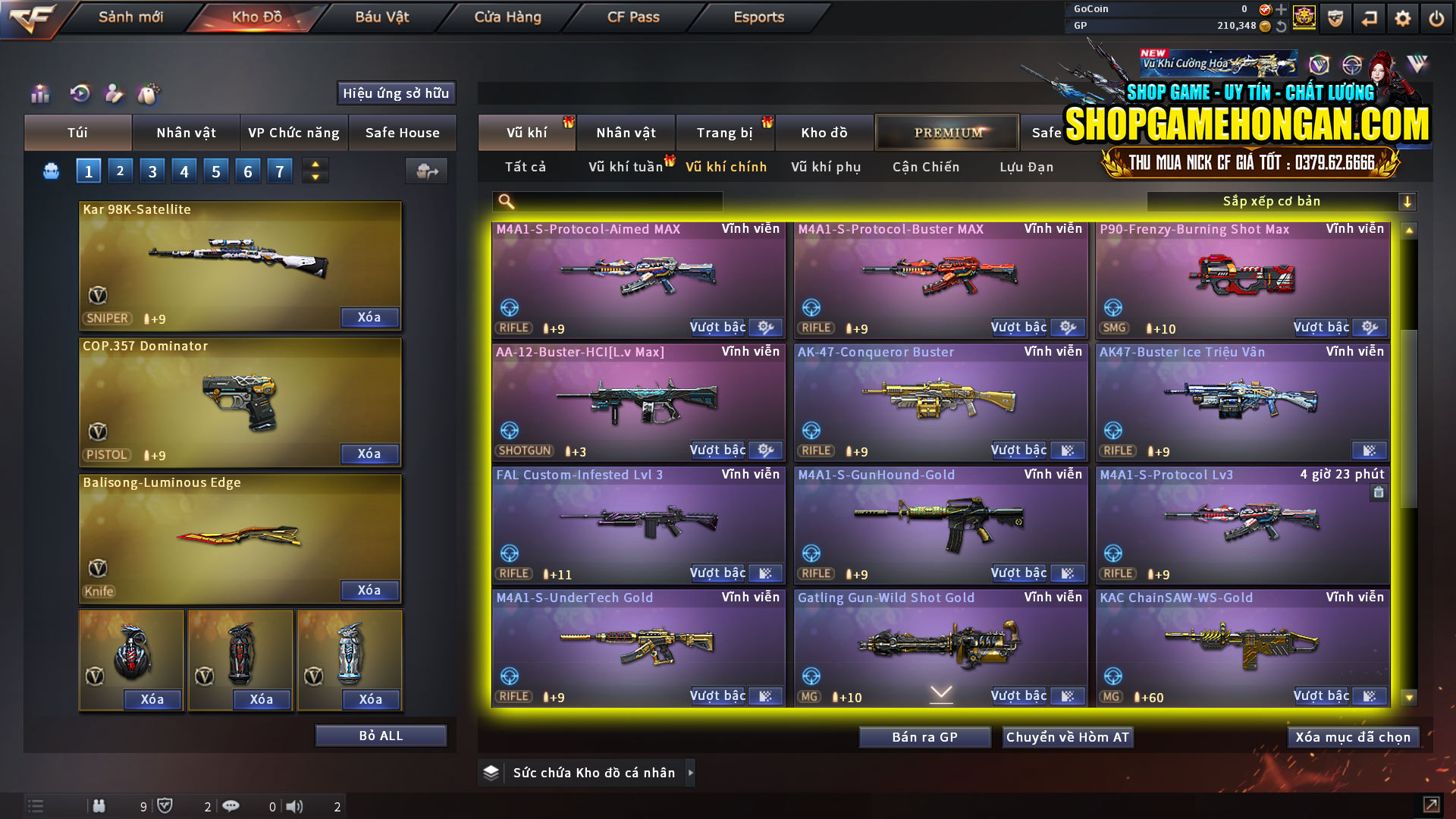Click the search magnifier in the weapon list

pyautogui.click(x=504, y=201)
